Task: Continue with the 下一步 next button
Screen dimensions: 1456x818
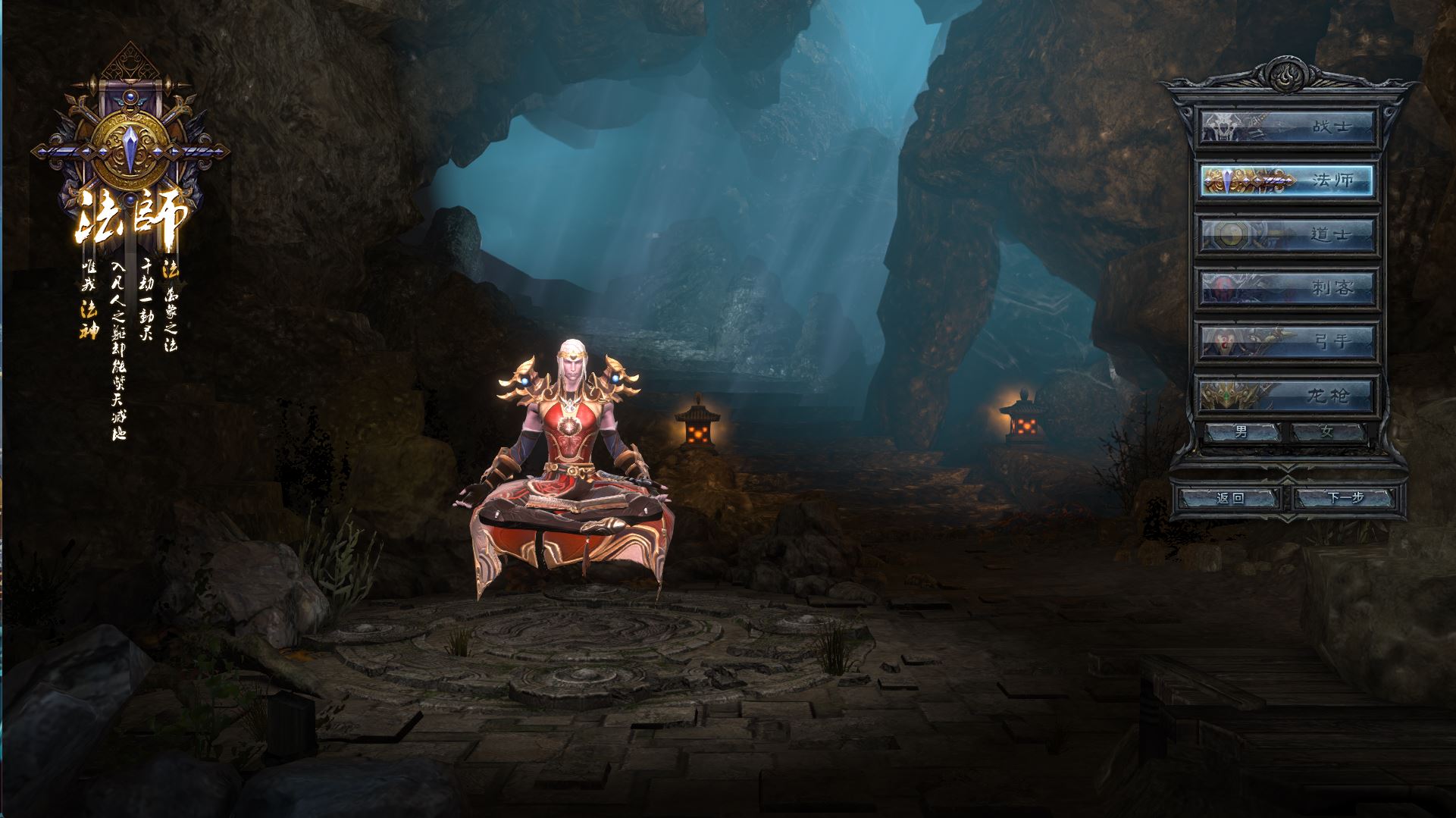Action: (1345, 498)
